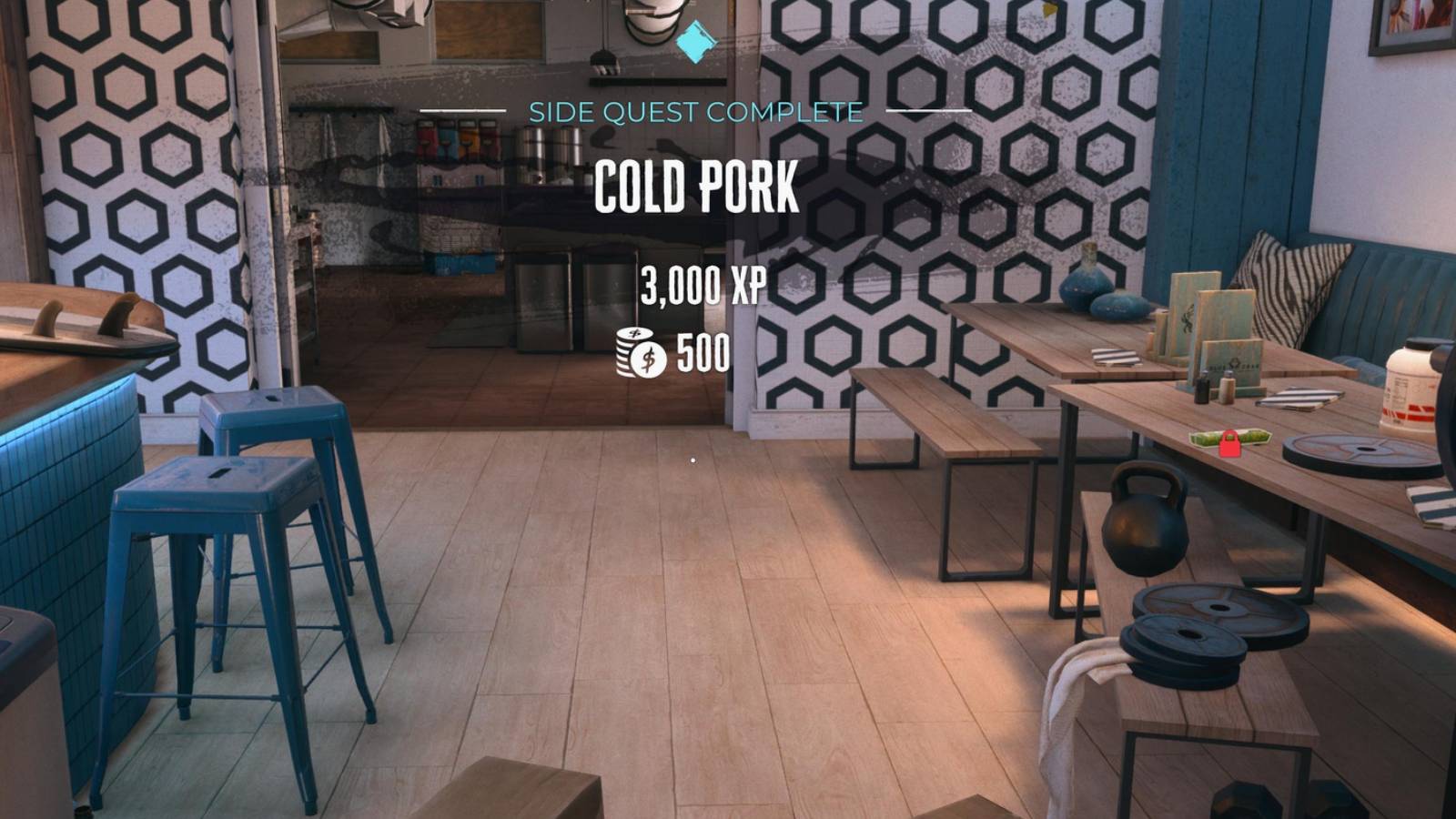
Task: Select the SIDE QUEST COMPLETE banner
Action: (x=695, y=110)
